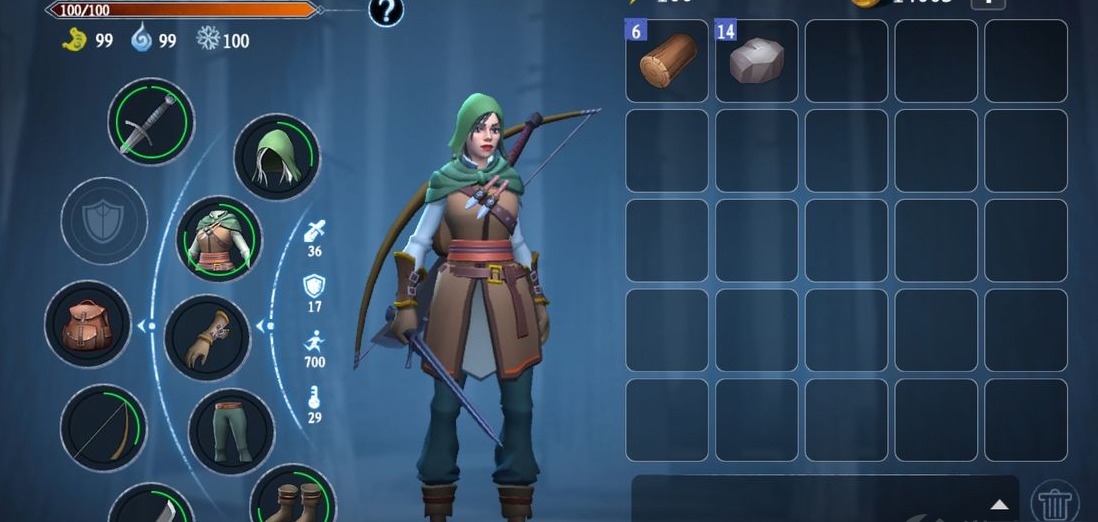Screen dimensions: 1098x522
Task: Select the green trousers slot
Action: click(x=232, y=431)
